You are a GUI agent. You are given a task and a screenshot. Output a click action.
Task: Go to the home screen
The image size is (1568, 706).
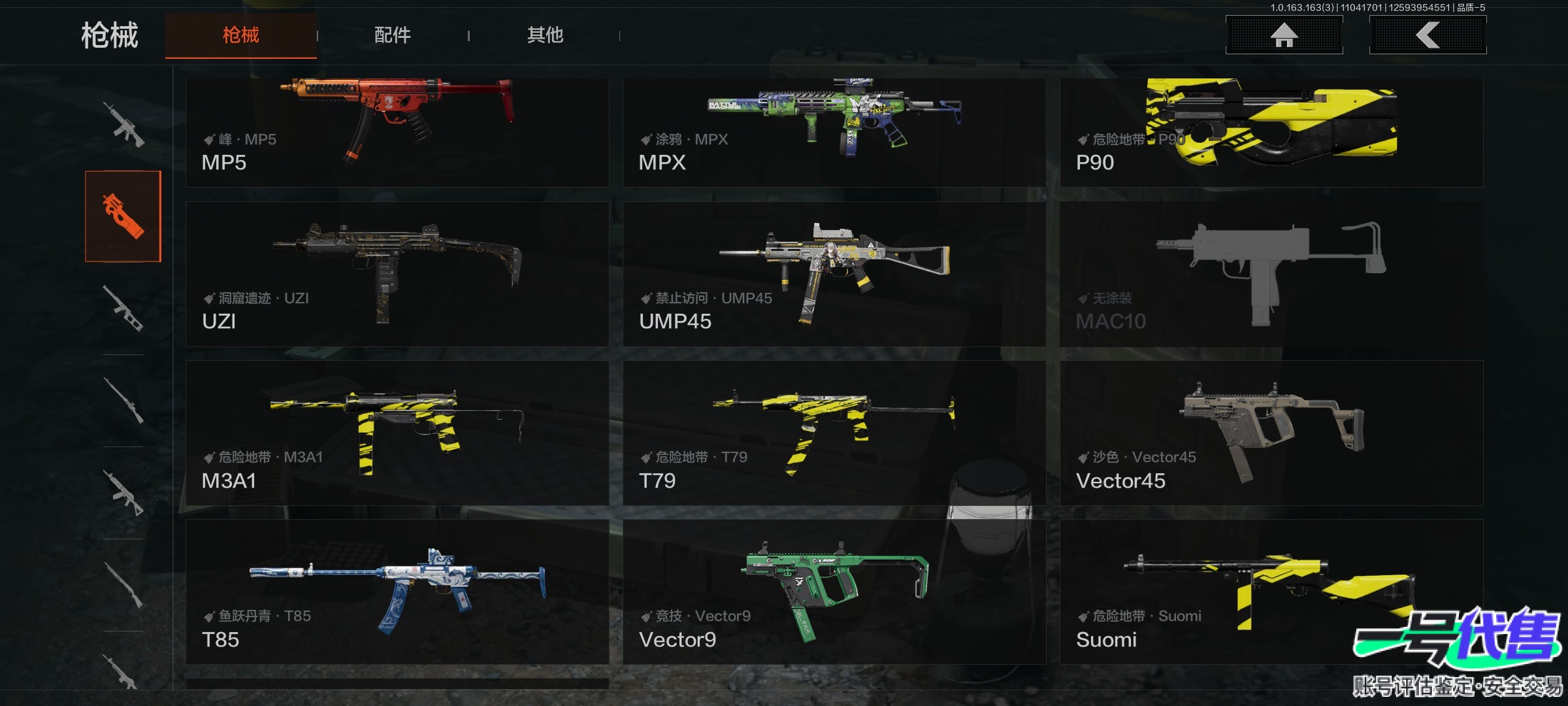tap(1284, 35)
